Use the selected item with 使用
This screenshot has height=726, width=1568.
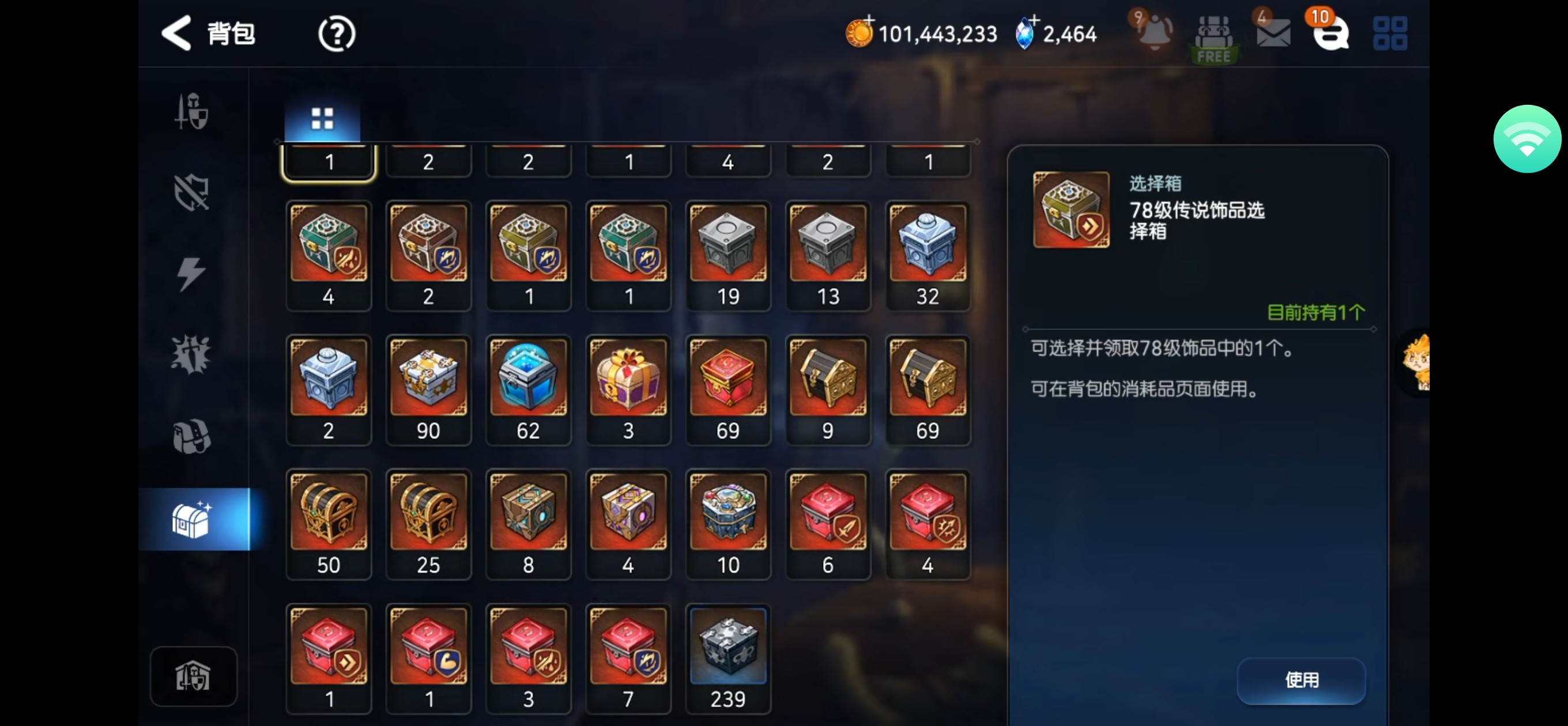[1301, 680]
